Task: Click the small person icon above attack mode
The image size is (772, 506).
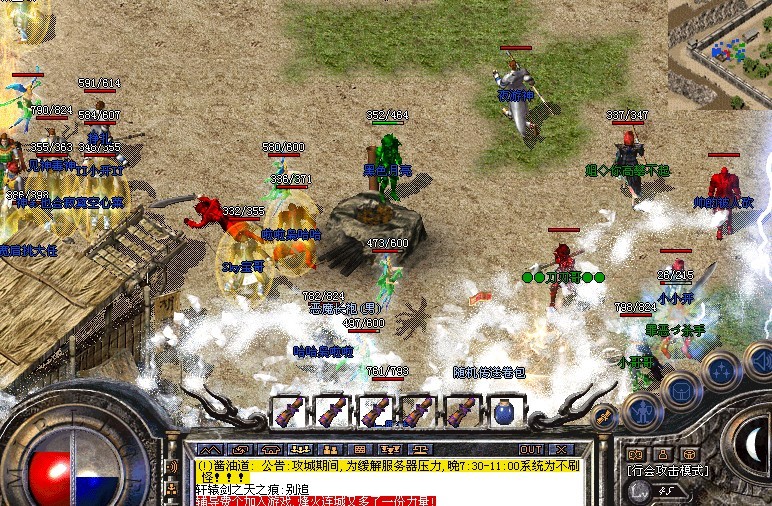Action: click(x=661, y=454)
